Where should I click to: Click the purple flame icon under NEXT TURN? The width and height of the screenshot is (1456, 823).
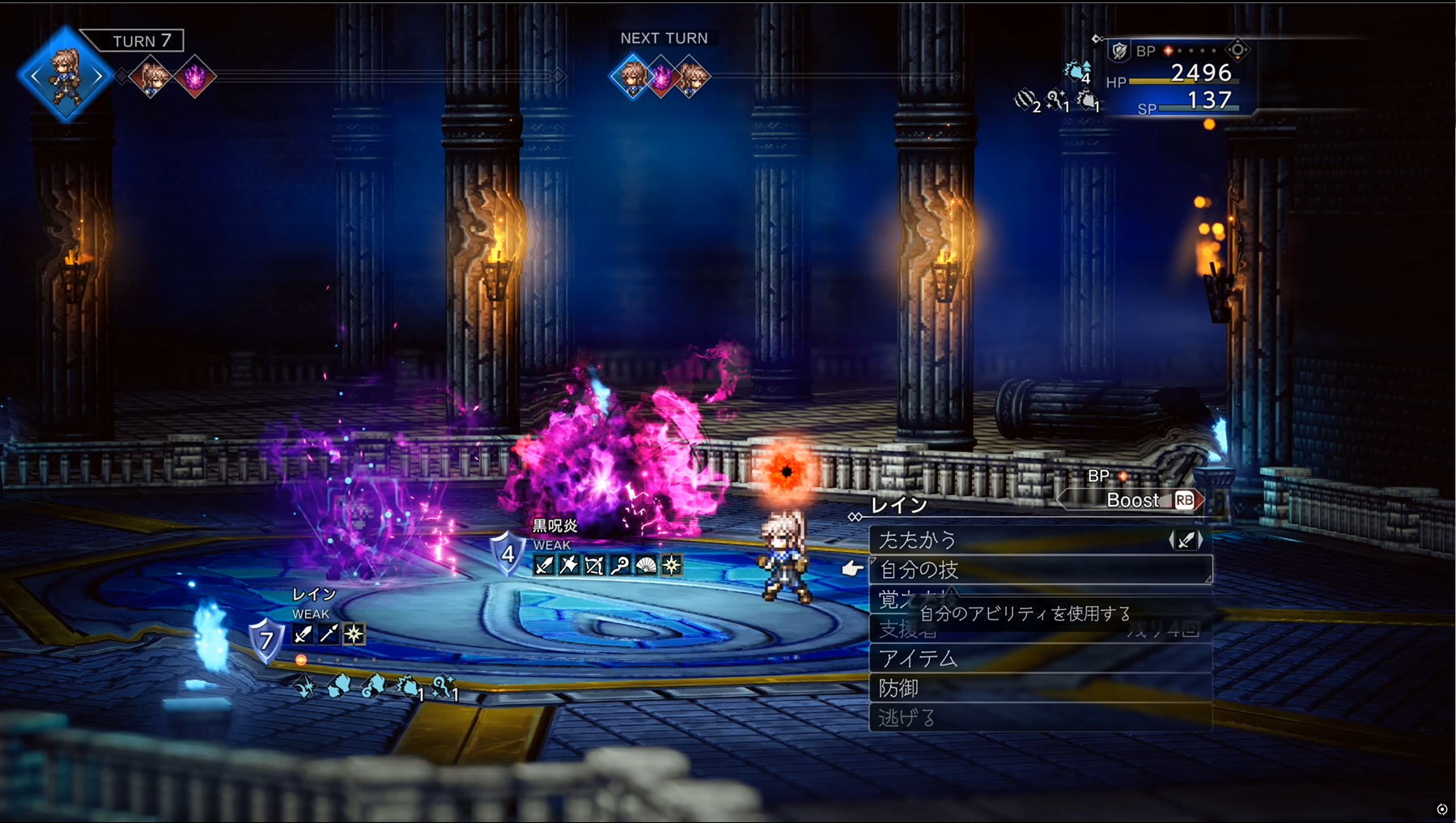pos(662,78)
